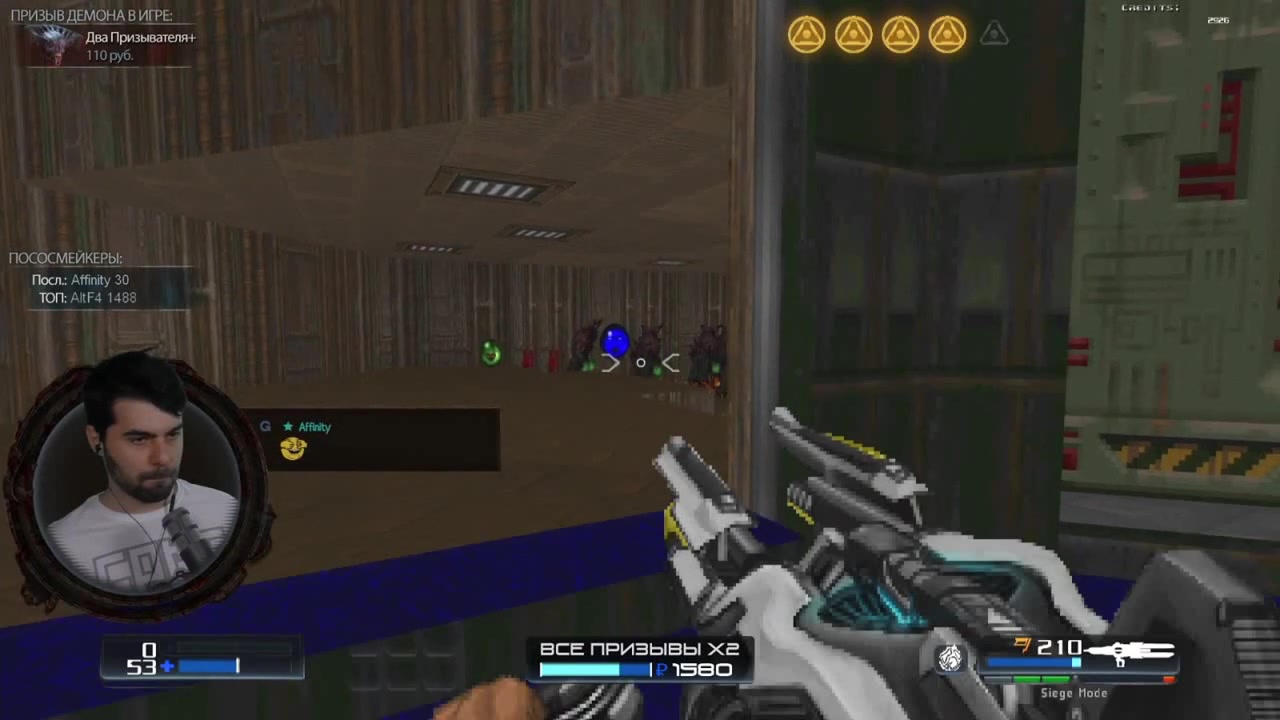The image size is (1280, 720).
Task: Click the ВСЕ ПРИЗЫВЫ X2 banner
Action: pos(639,650)
